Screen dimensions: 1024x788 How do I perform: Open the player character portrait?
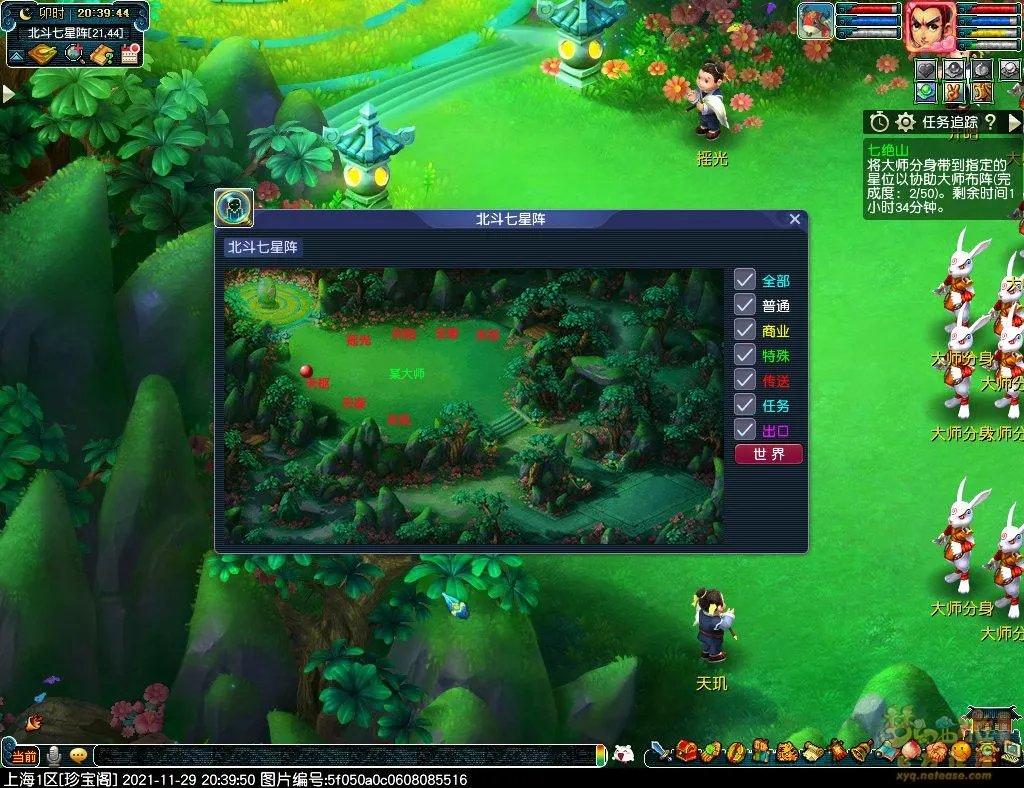click(x=930, y=27)
